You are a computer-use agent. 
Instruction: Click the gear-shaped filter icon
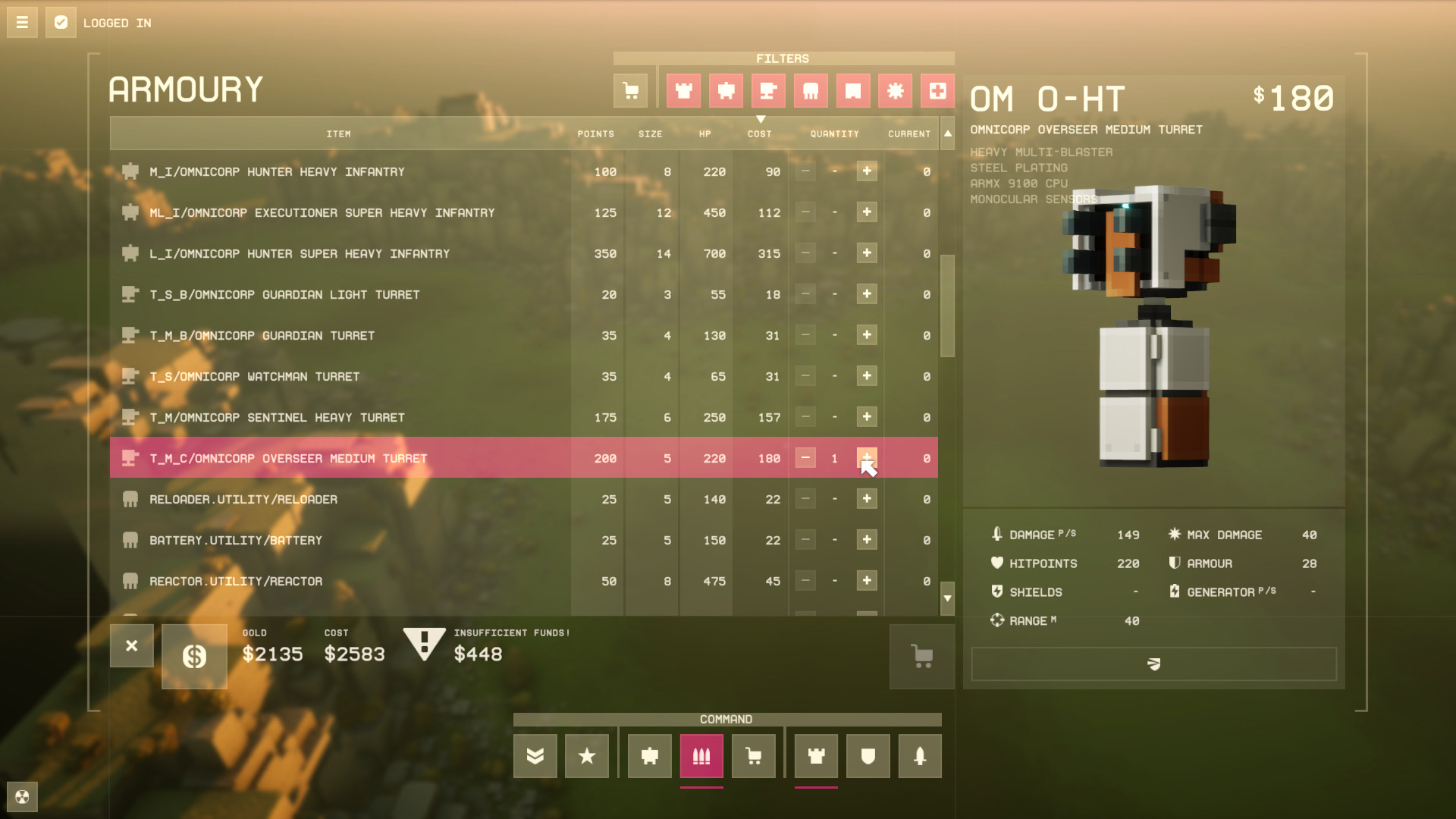(x=895, y=90)
